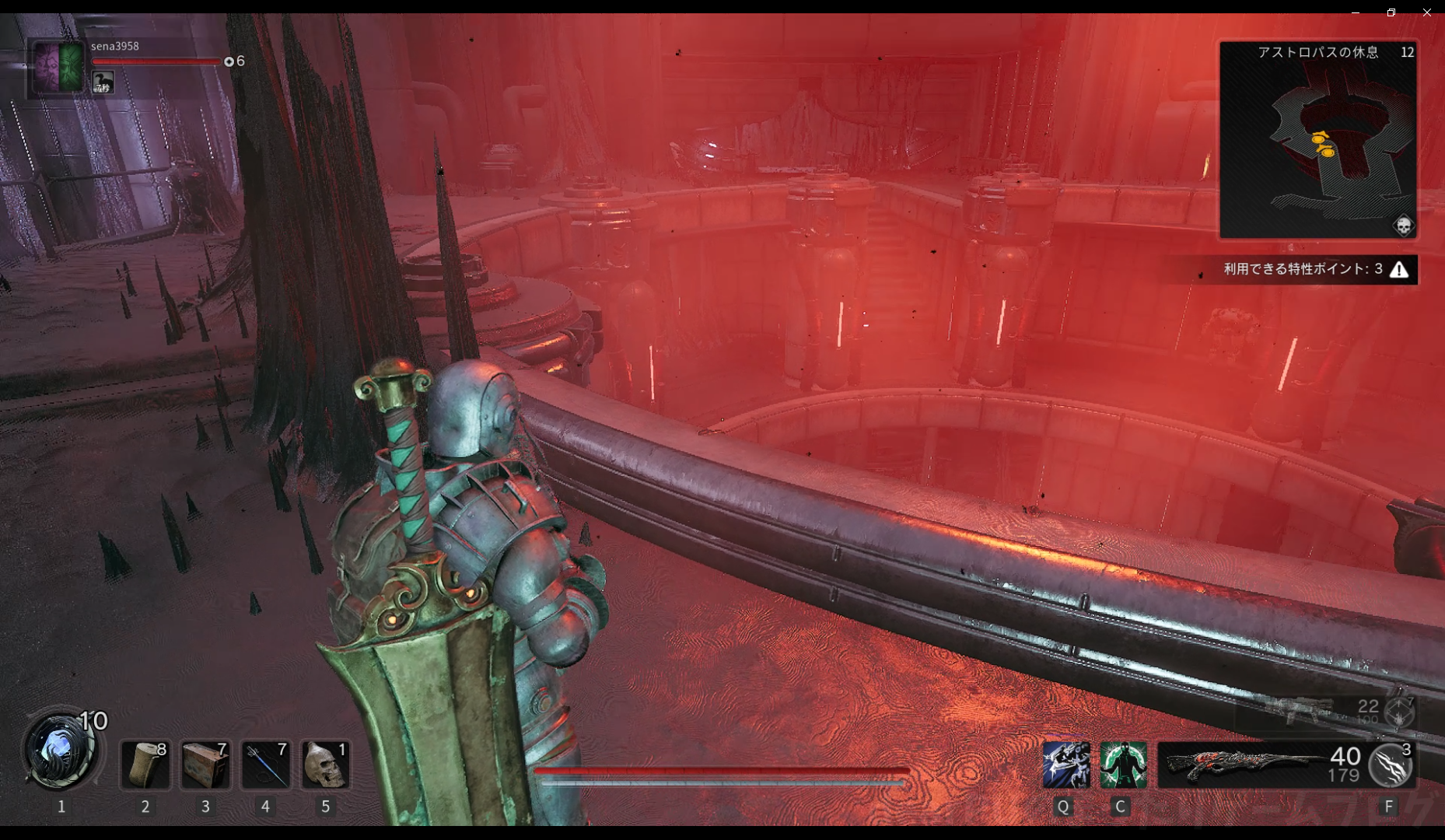Image resolution: width=1445 pixels, height=840 pixels.
Task: Open the available trait points notification
Action: 1314,269
